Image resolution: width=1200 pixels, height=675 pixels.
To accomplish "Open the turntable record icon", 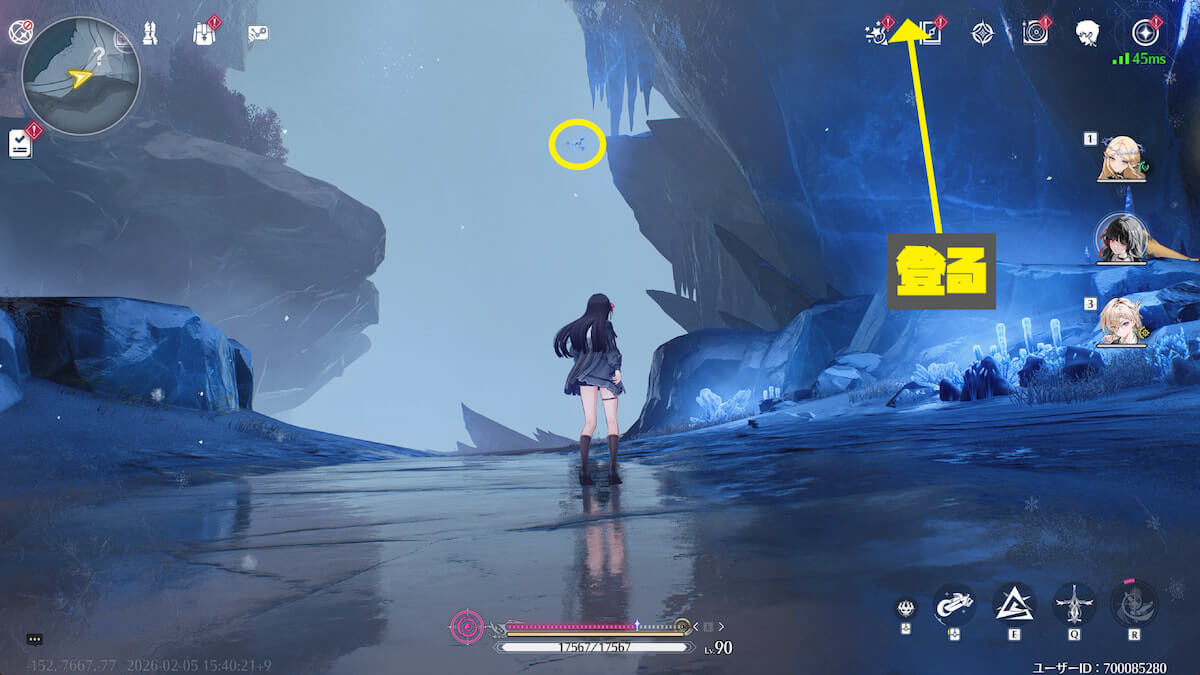I will coord(1035,33).
